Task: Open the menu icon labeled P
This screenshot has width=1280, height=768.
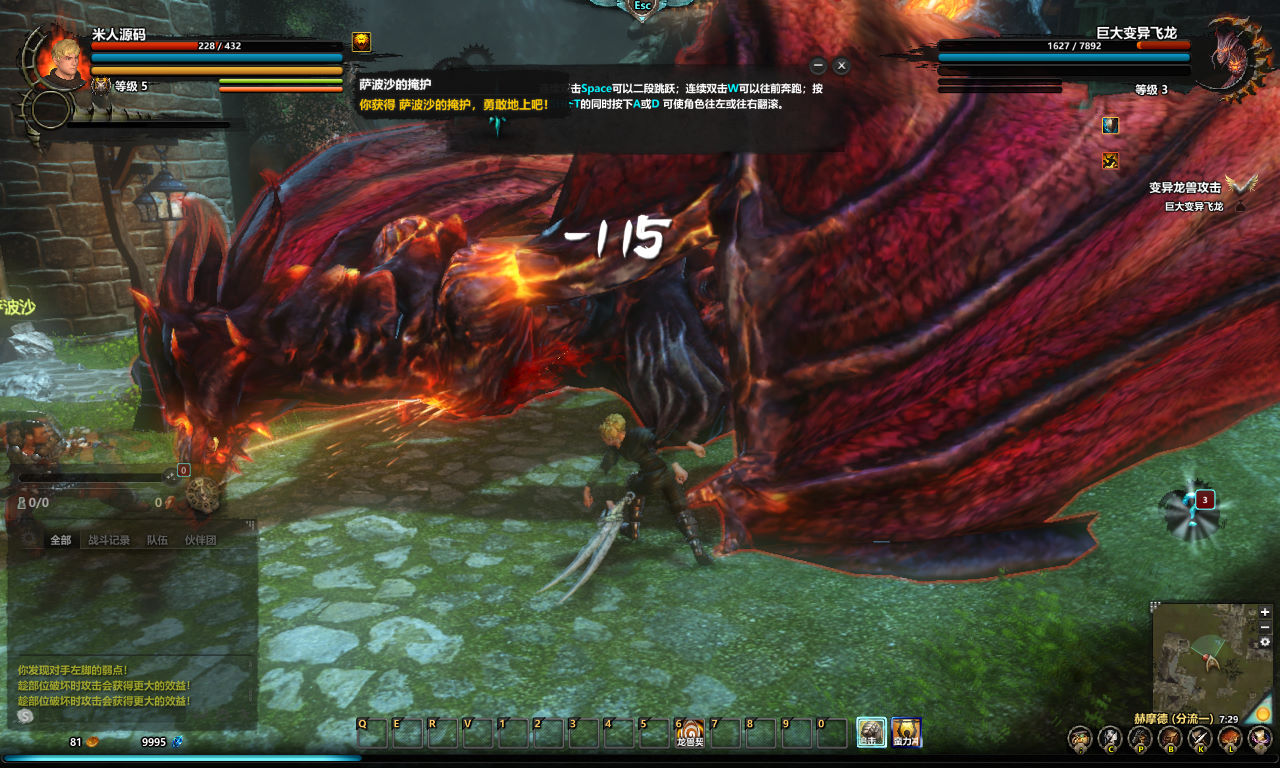Action: tap(1140, 740)
